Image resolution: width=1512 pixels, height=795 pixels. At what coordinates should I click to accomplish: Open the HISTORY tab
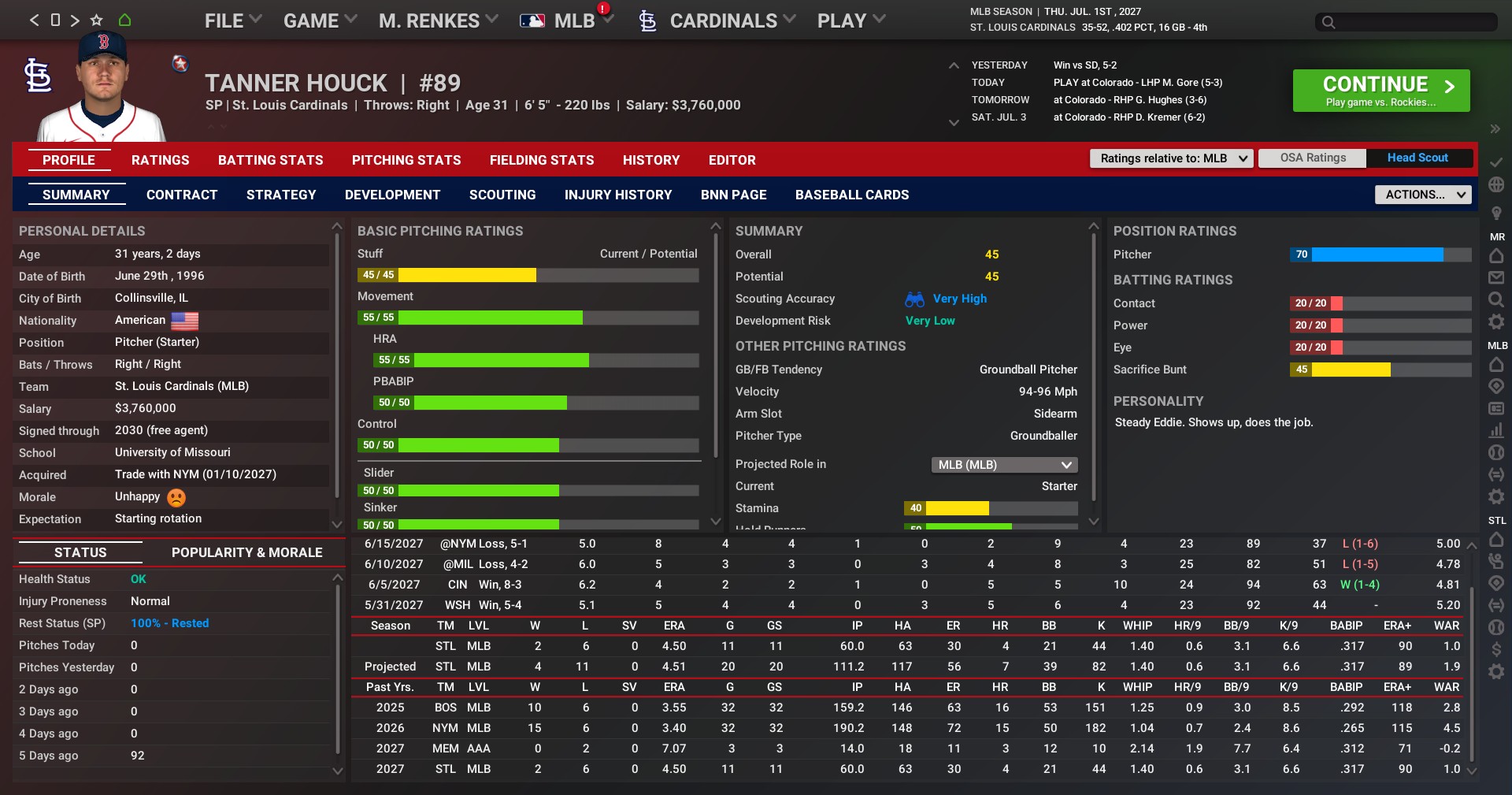[x=650, y=160]
